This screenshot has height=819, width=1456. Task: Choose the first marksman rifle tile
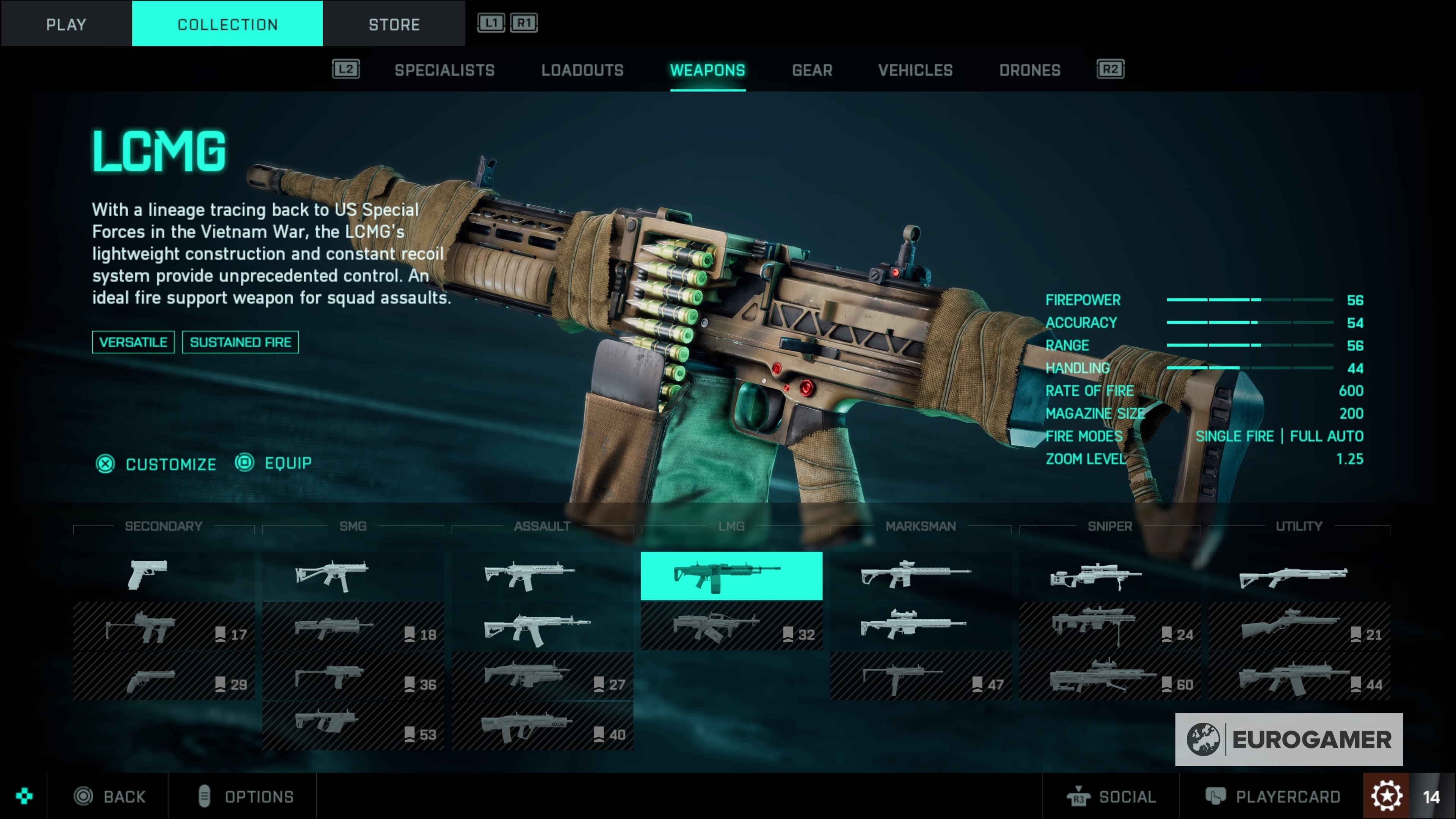click(920, 576)
